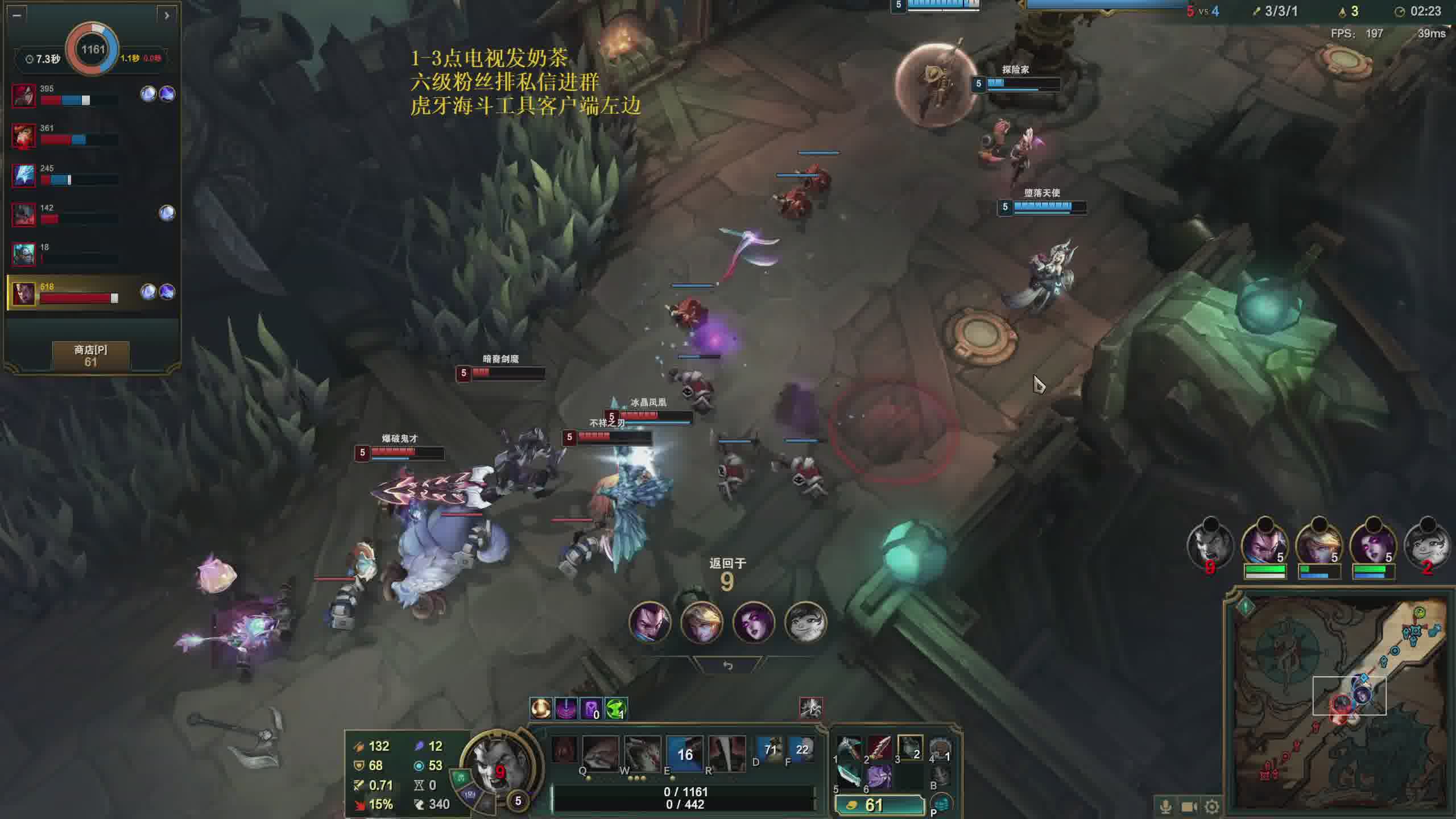Click the return arrow below respawn portraits
Screen dimensions: 1456x819
click(x=727, y=665)
